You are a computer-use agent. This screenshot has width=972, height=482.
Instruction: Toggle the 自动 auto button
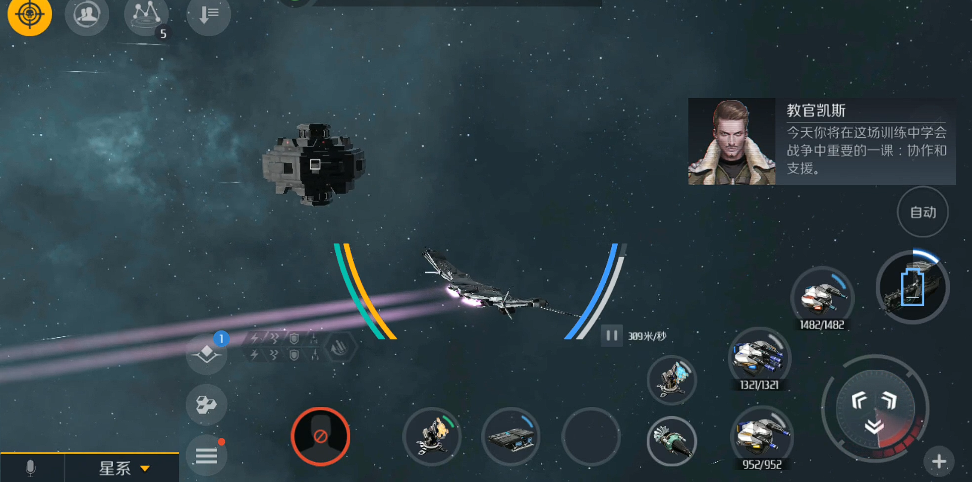[x=922, y=212]
